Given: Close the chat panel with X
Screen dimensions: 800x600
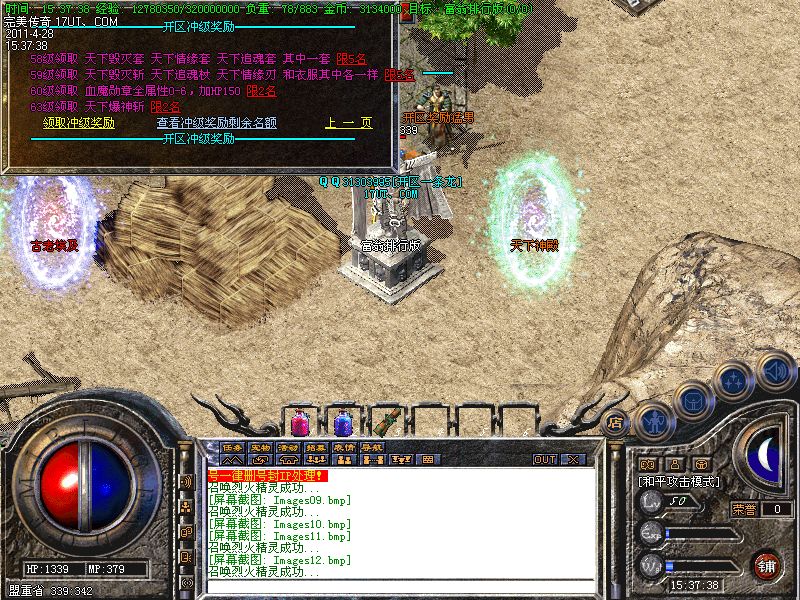Looking at the screenshot, I should (x=572, y=460).
